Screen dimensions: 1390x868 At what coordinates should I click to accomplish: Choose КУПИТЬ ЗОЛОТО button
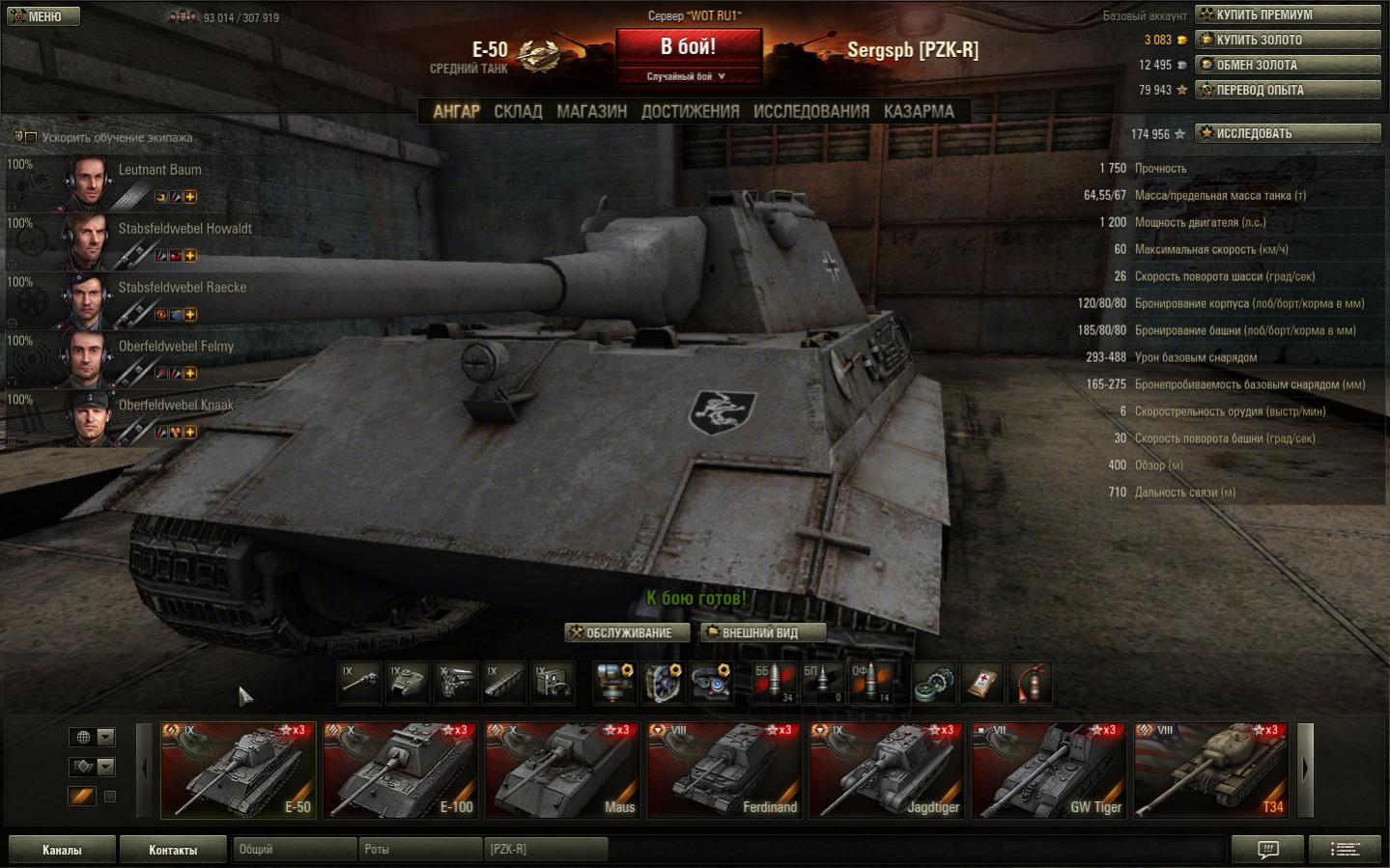coord(1288,40)
